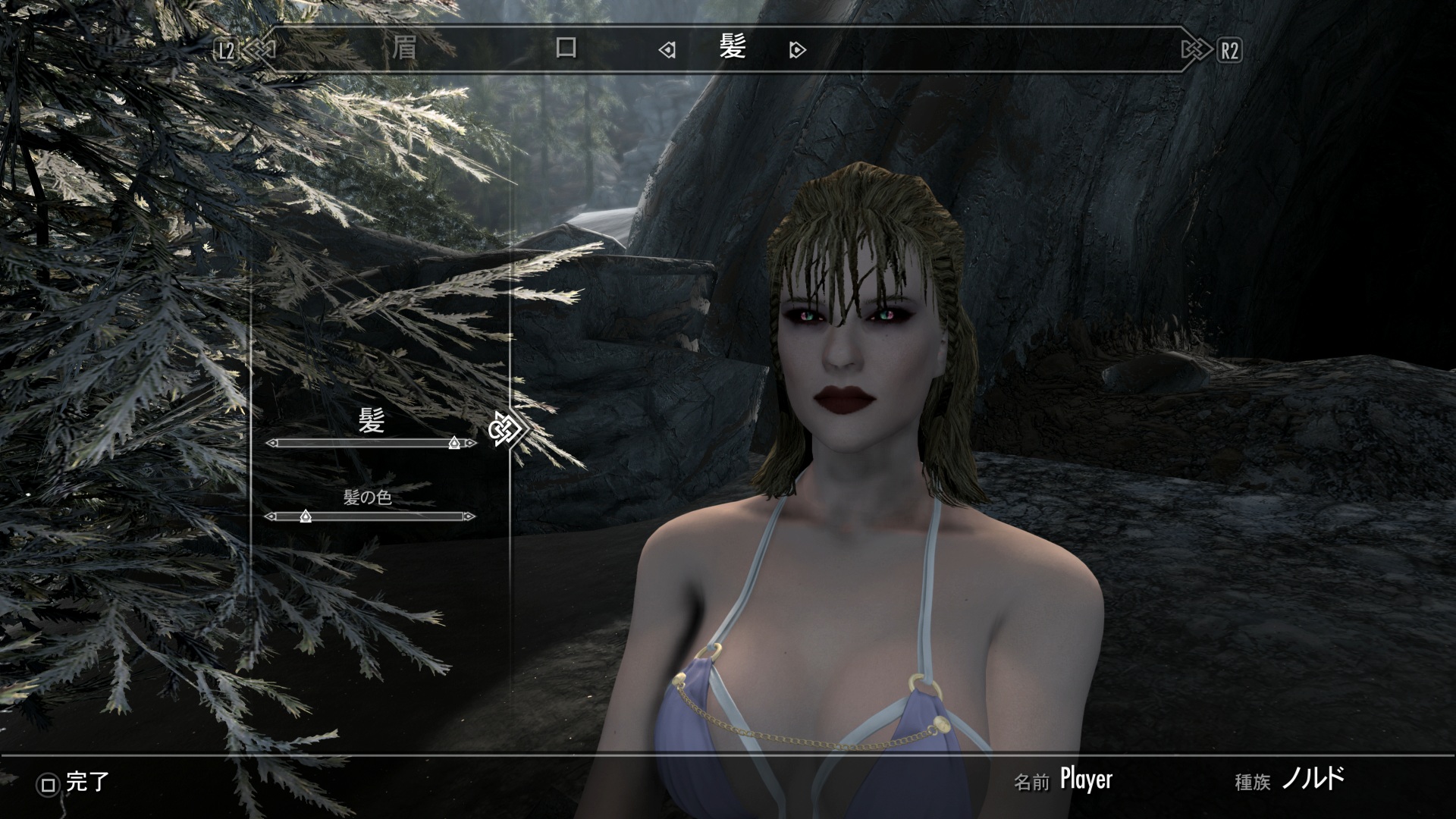Click the 髪の色 slider's left end arrow
1456x819 pixels.
pos(269,516)
